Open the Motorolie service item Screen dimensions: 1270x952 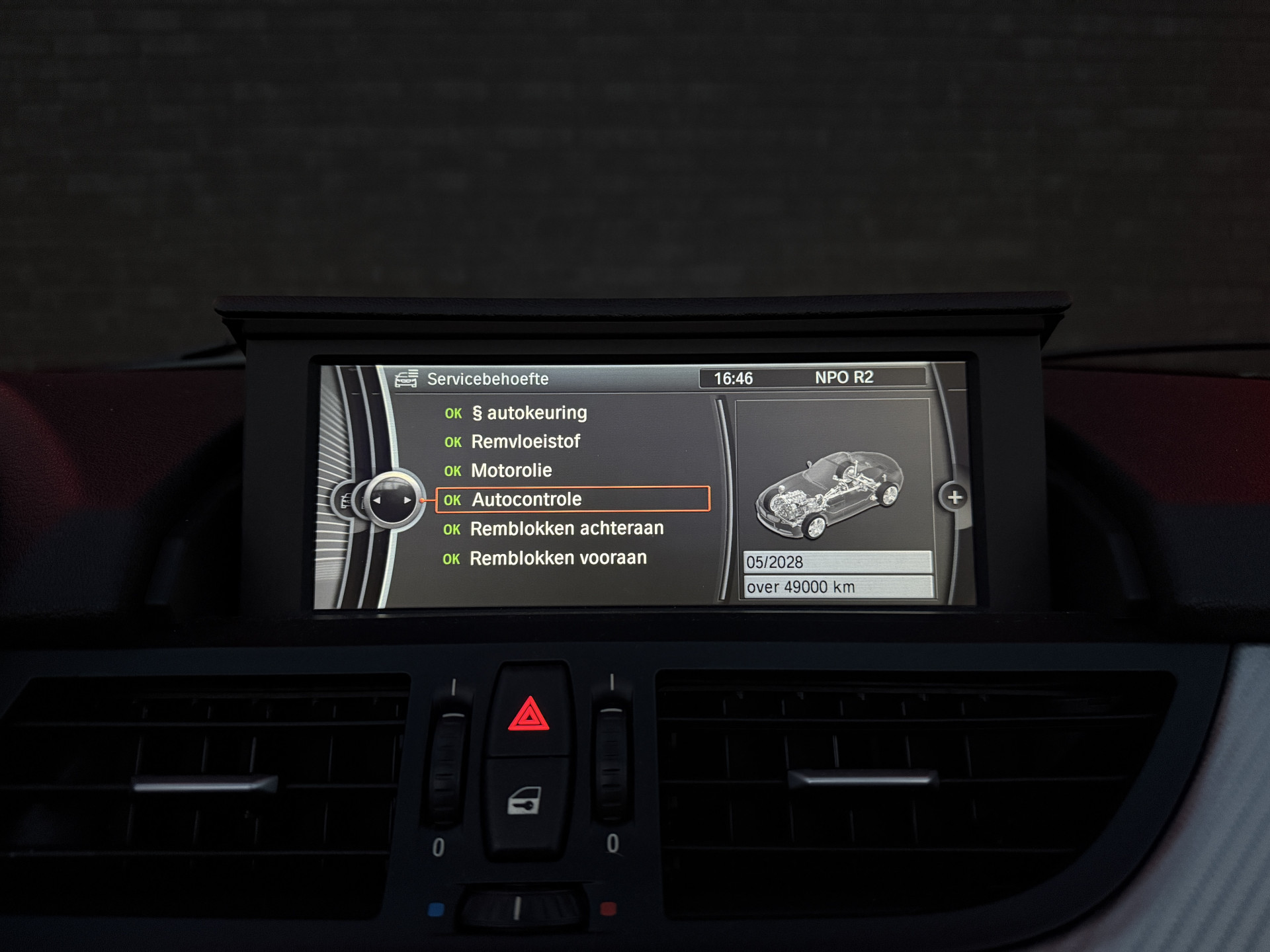511,471
